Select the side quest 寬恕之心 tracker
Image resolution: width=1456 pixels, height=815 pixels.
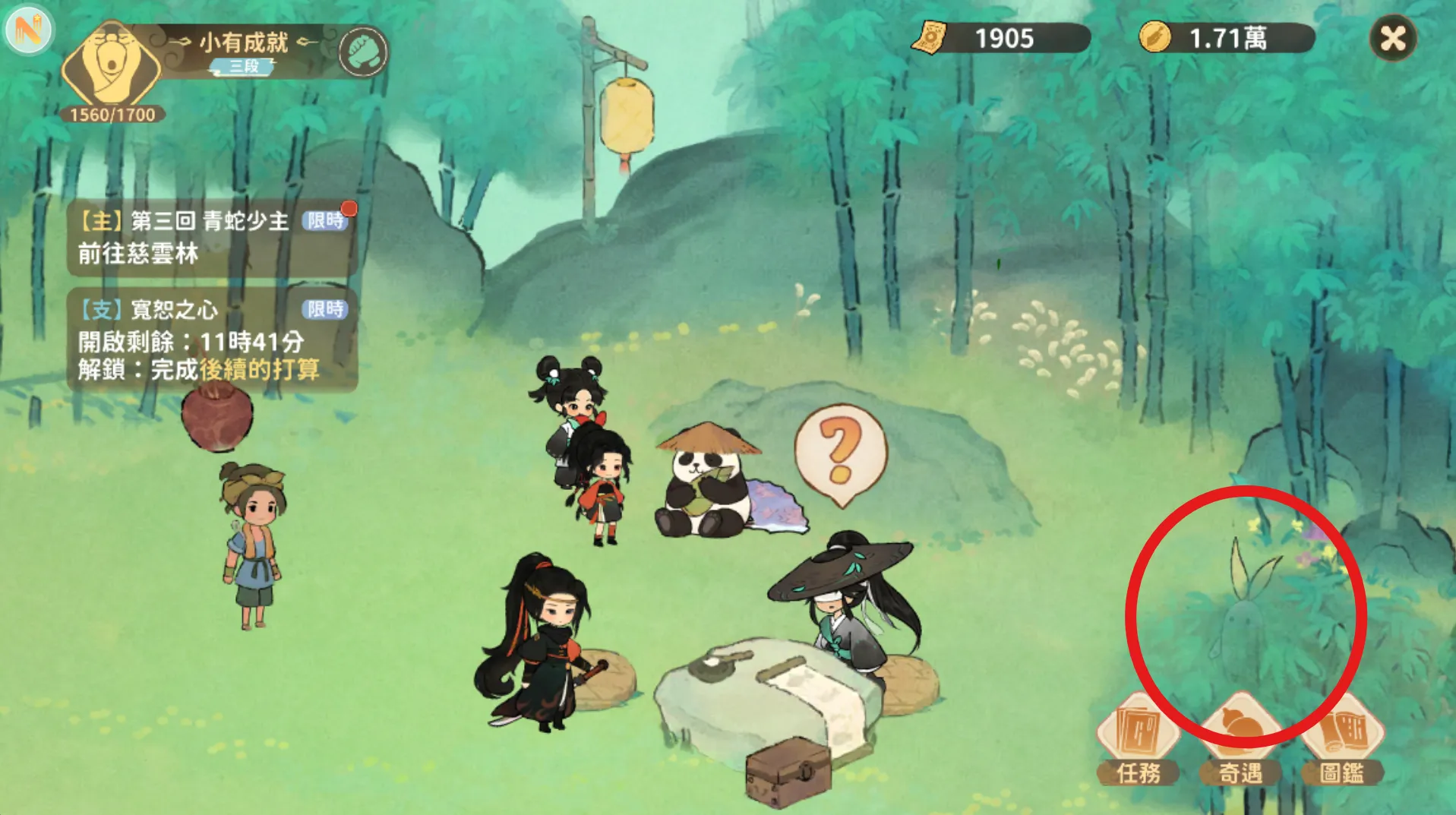pos(211,340)
